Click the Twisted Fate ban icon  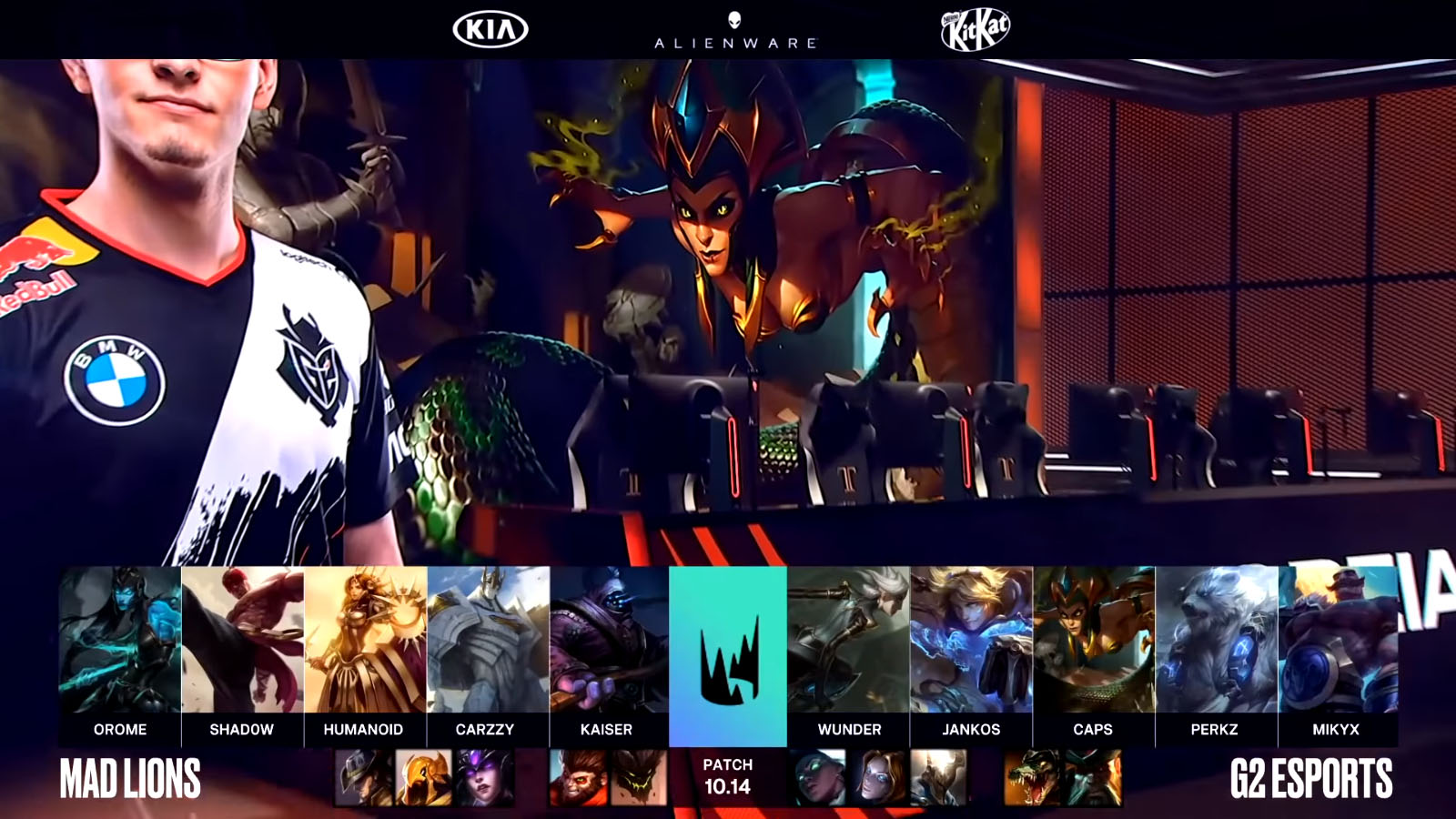(363, 778)
